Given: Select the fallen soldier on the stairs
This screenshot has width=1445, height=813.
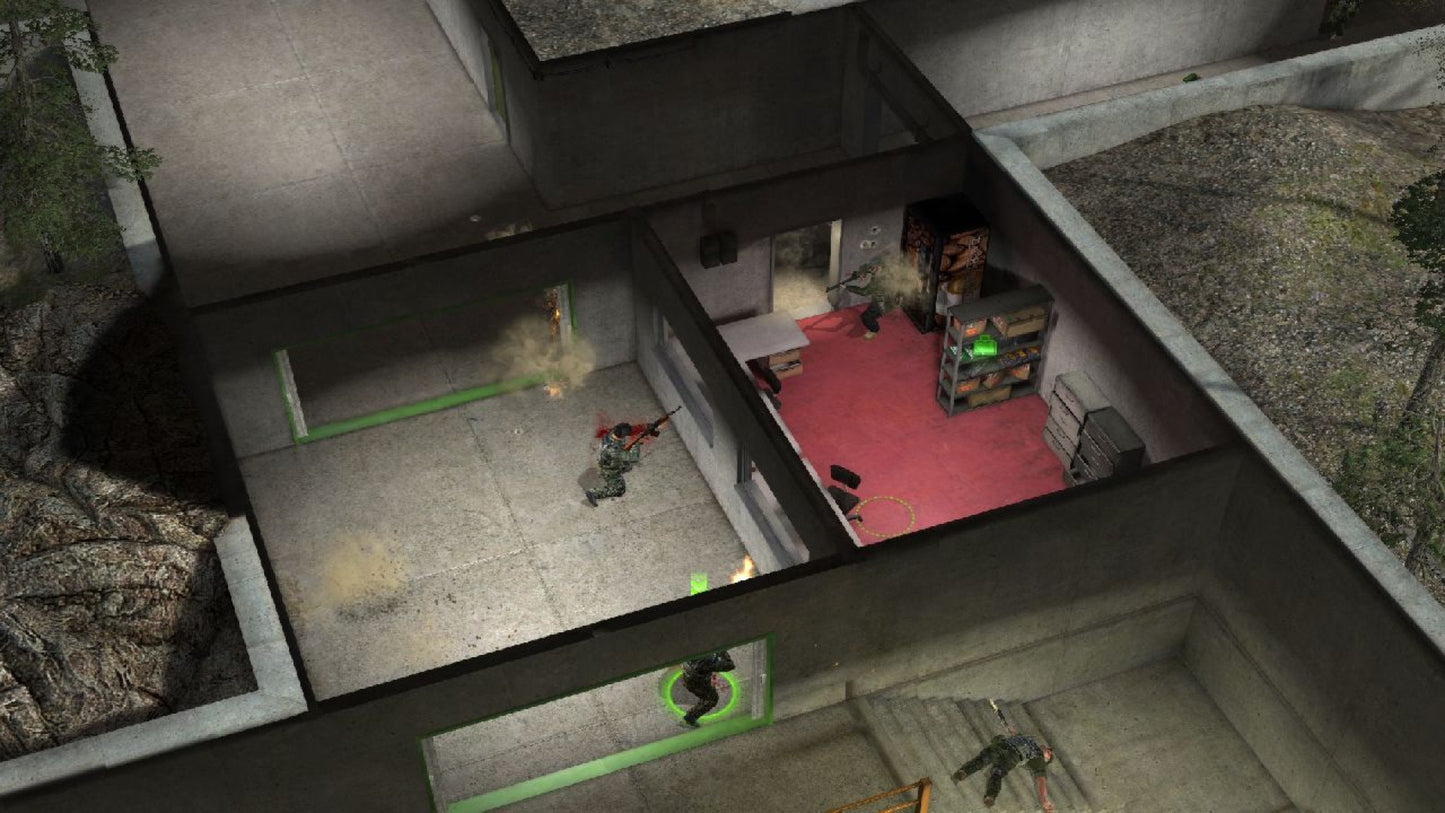Looking at the screenshot, I should (x=1008, y=757).
